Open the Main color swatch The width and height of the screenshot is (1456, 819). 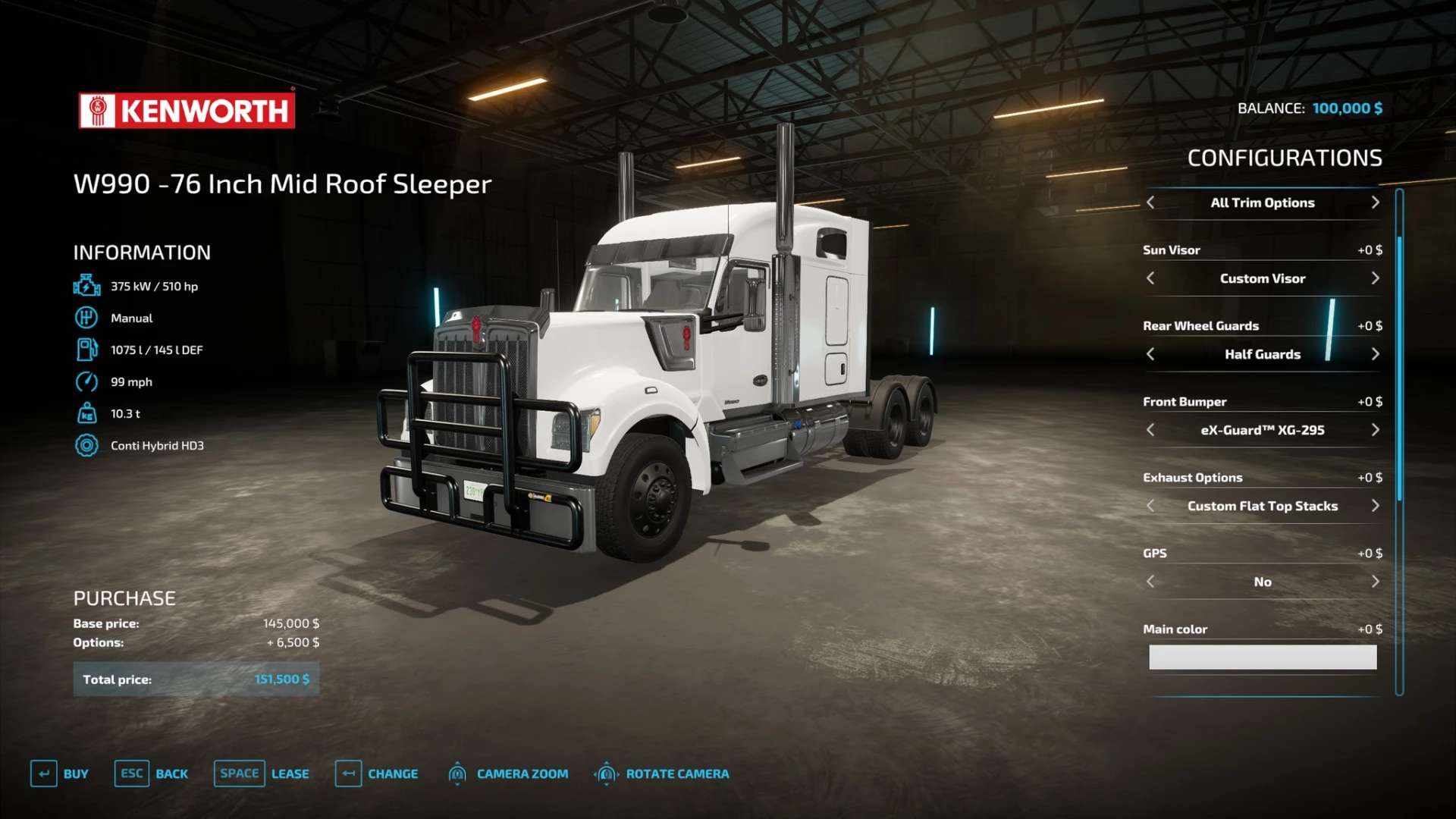point(1263,657)
